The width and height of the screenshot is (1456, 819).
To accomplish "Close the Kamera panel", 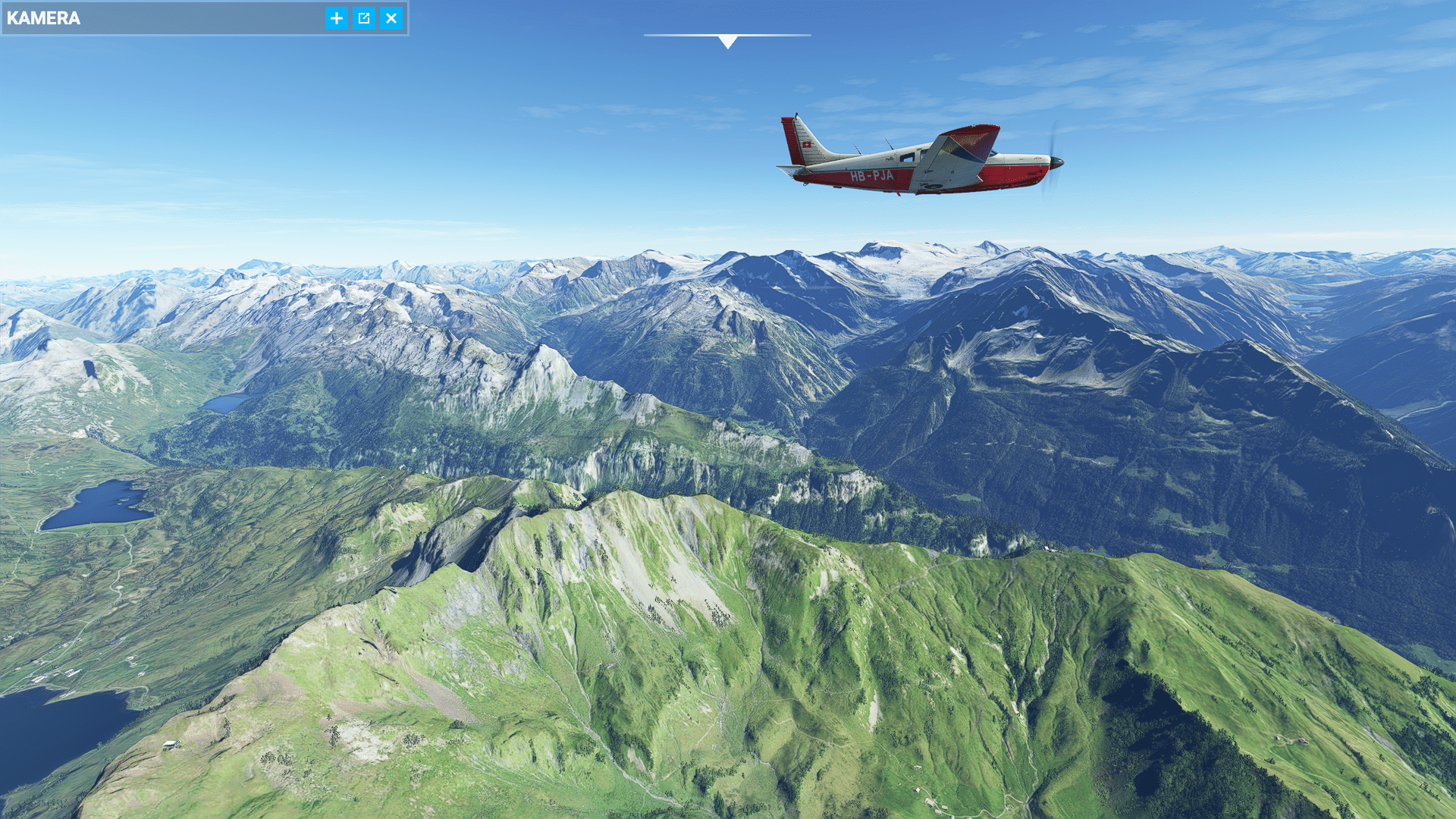I will pos(391,18).
